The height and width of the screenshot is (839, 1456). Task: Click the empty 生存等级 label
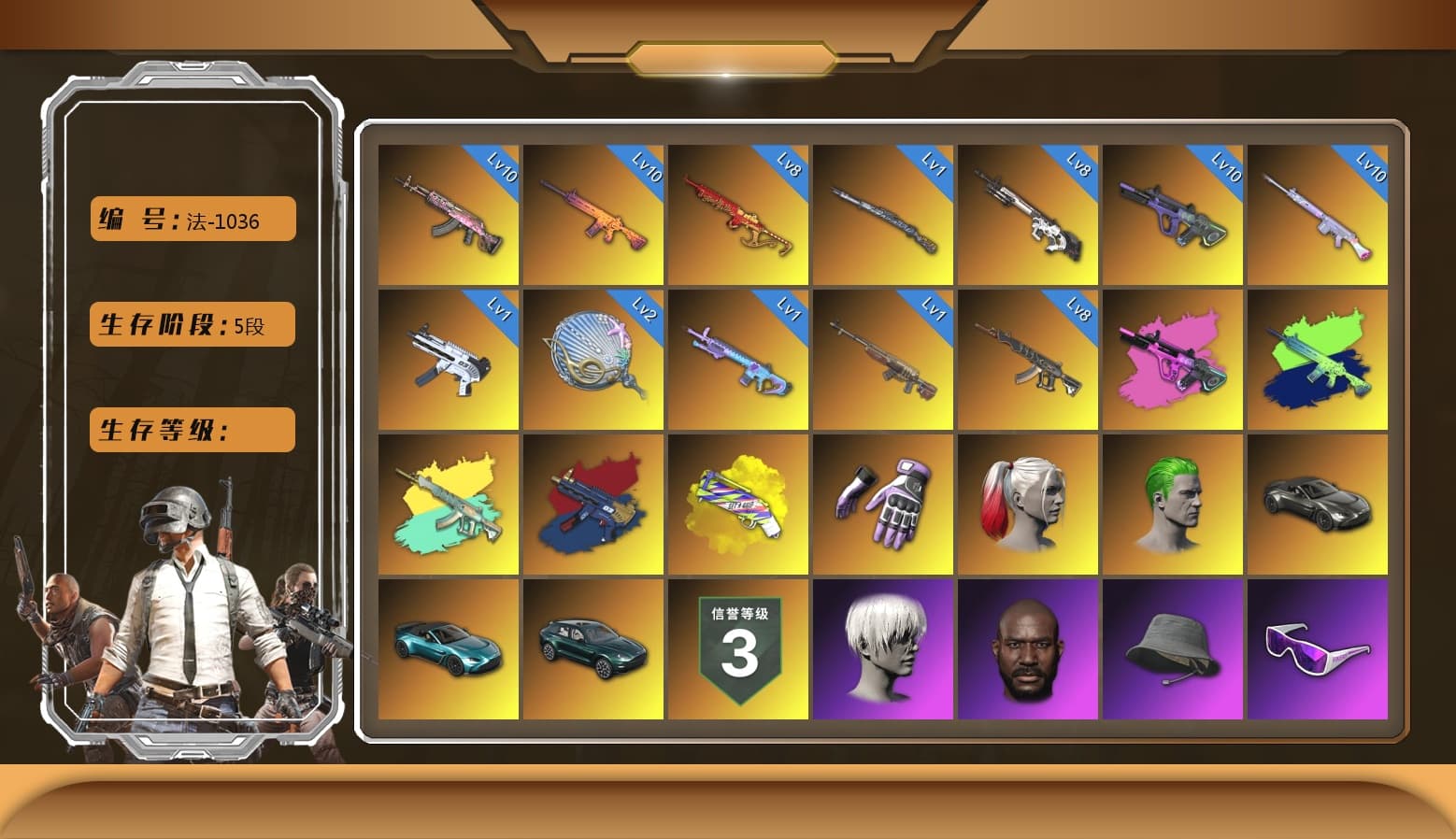click(x=192, y=430)
